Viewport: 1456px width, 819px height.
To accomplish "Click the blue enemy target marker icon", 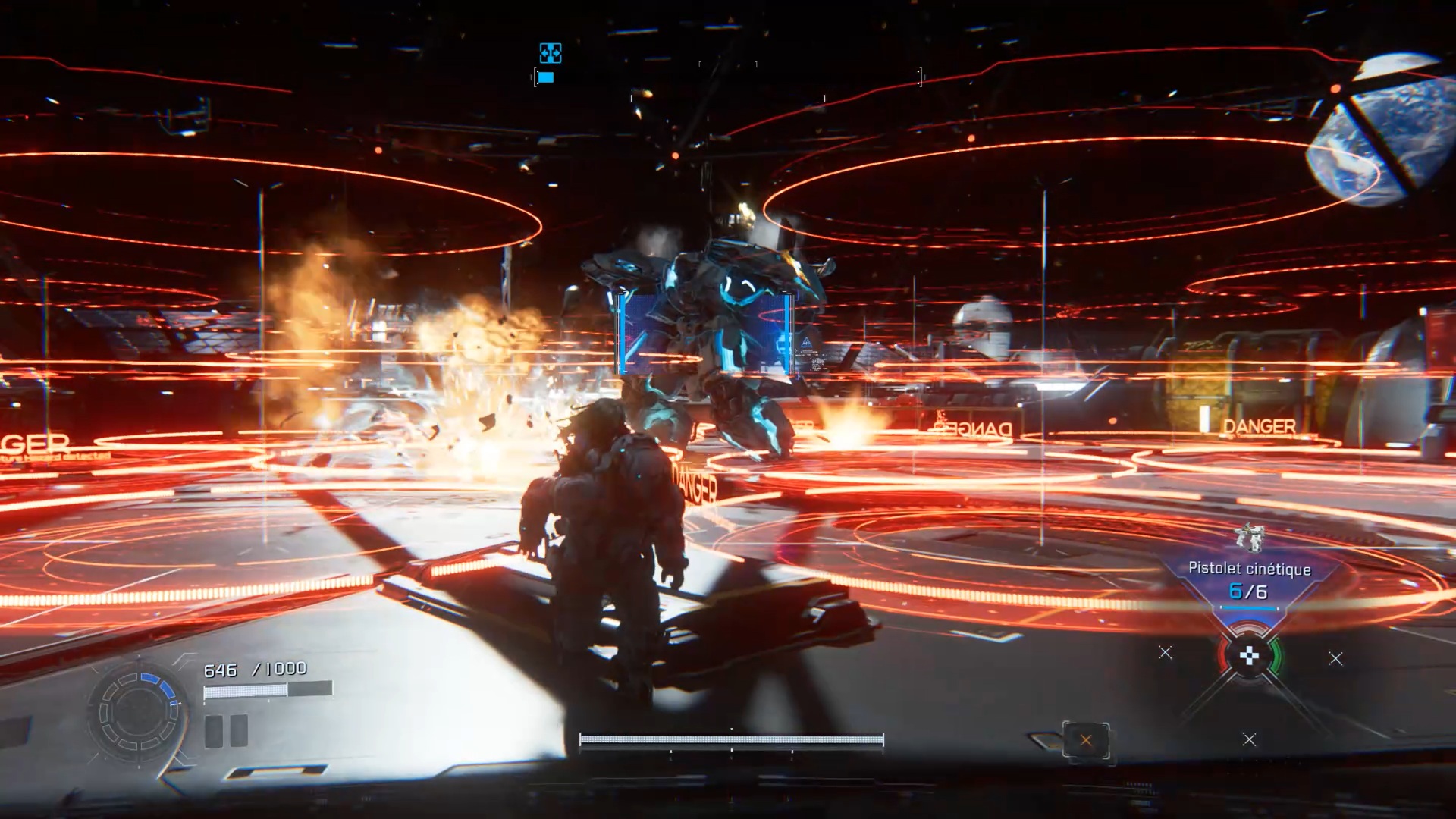I will (x=551, y=53).
